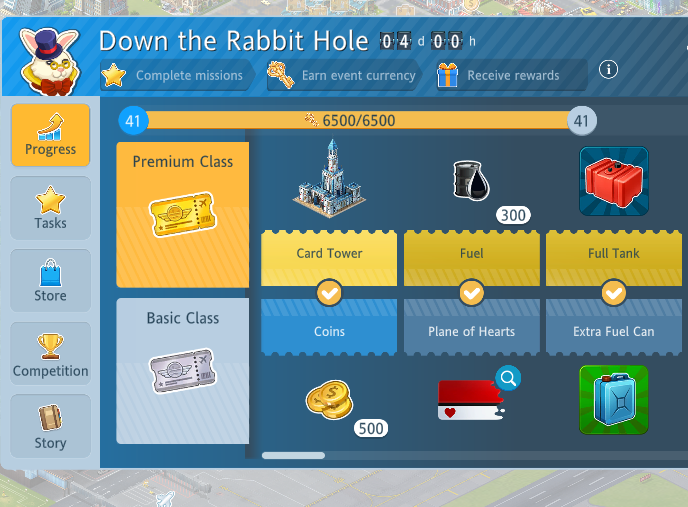Screen dimensions: 688x507
Task: Click the event info button
Action: (608, 70)
